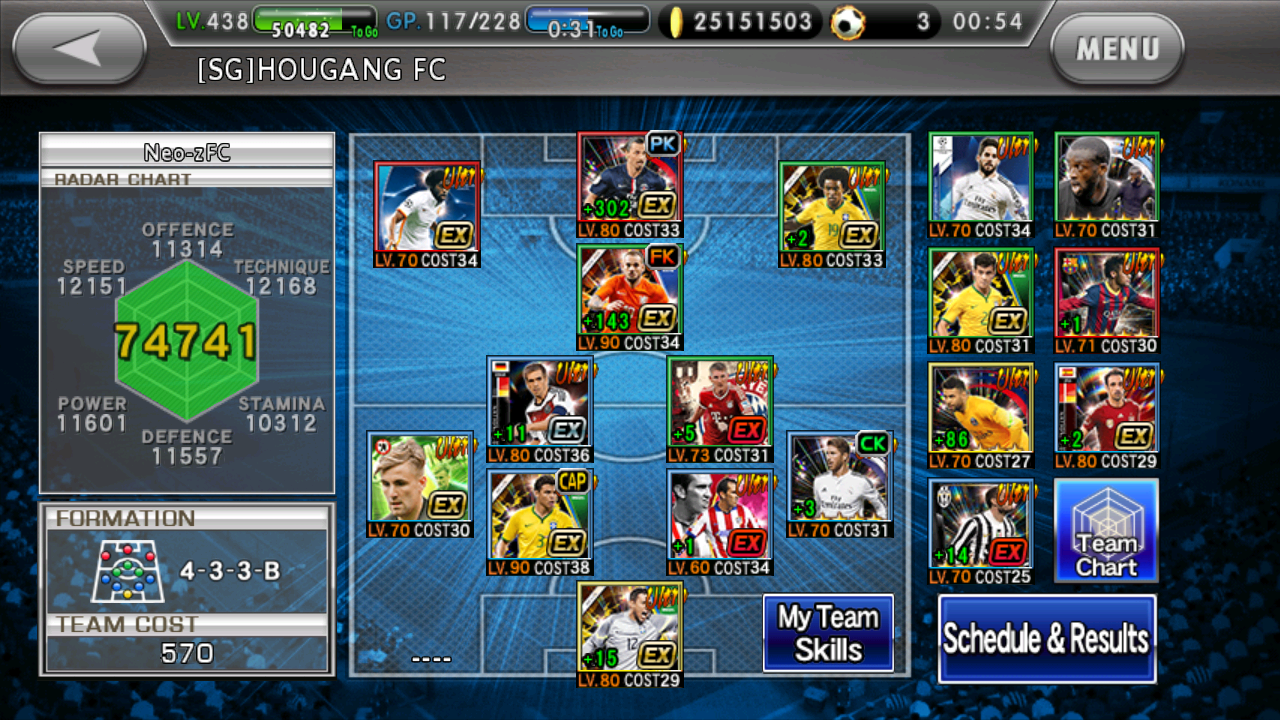Open the MENU button
The image size is (1280, 720).
click(1118, 48)
